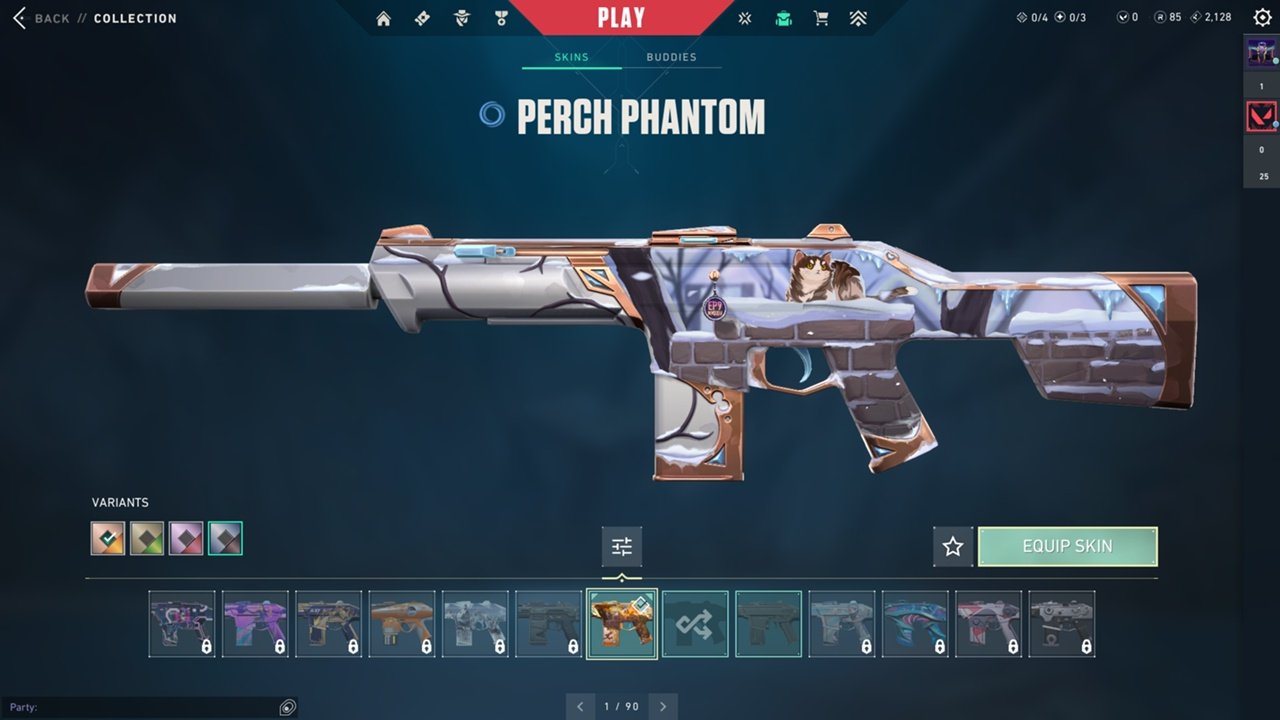Go to the next skins page
The width and height of the screenshot is (1280, 720).
[x=663, y=706]
